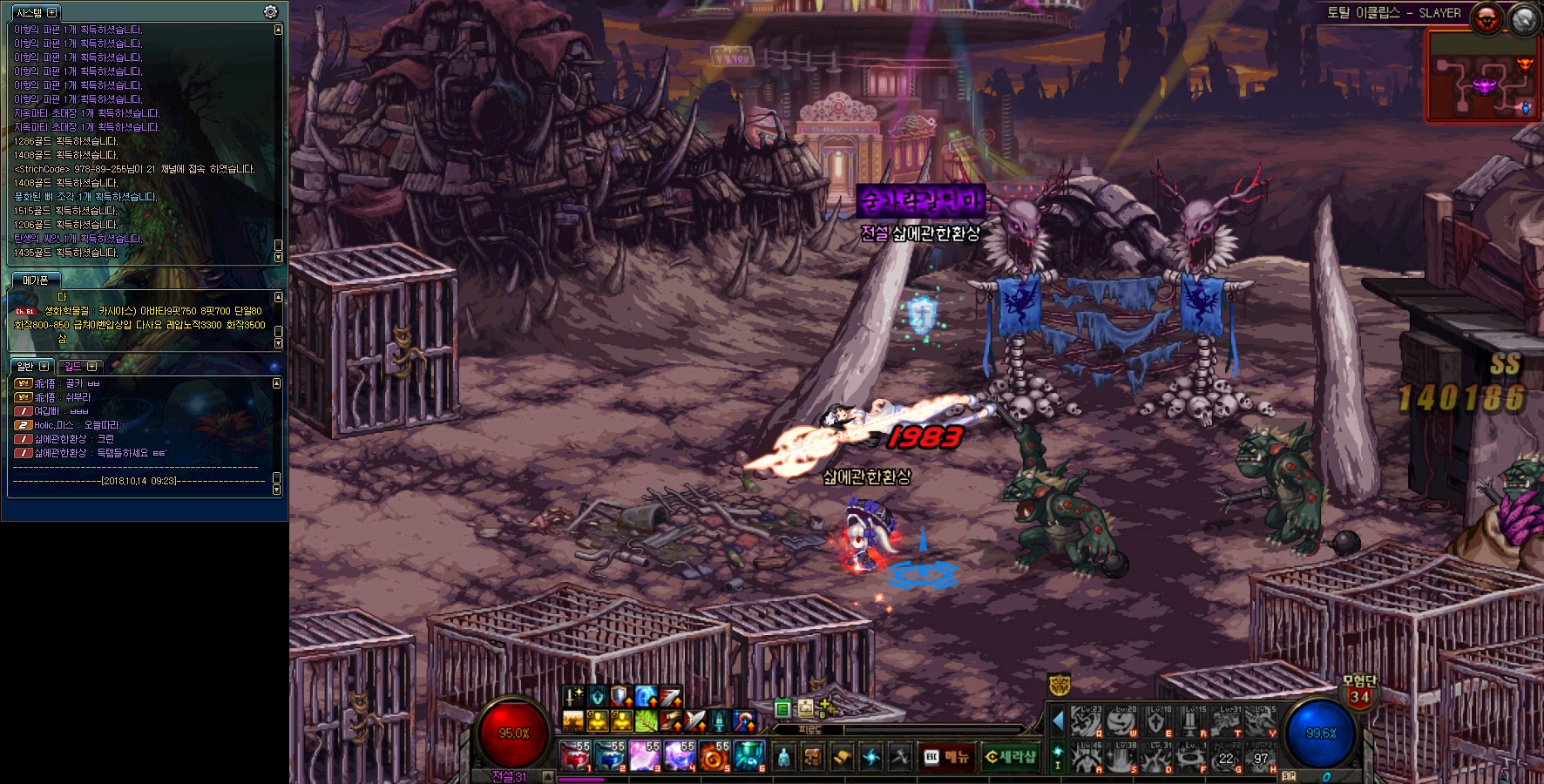
Task: Click the blue arrow skill bar toggle
Action: pos(1058,721)
